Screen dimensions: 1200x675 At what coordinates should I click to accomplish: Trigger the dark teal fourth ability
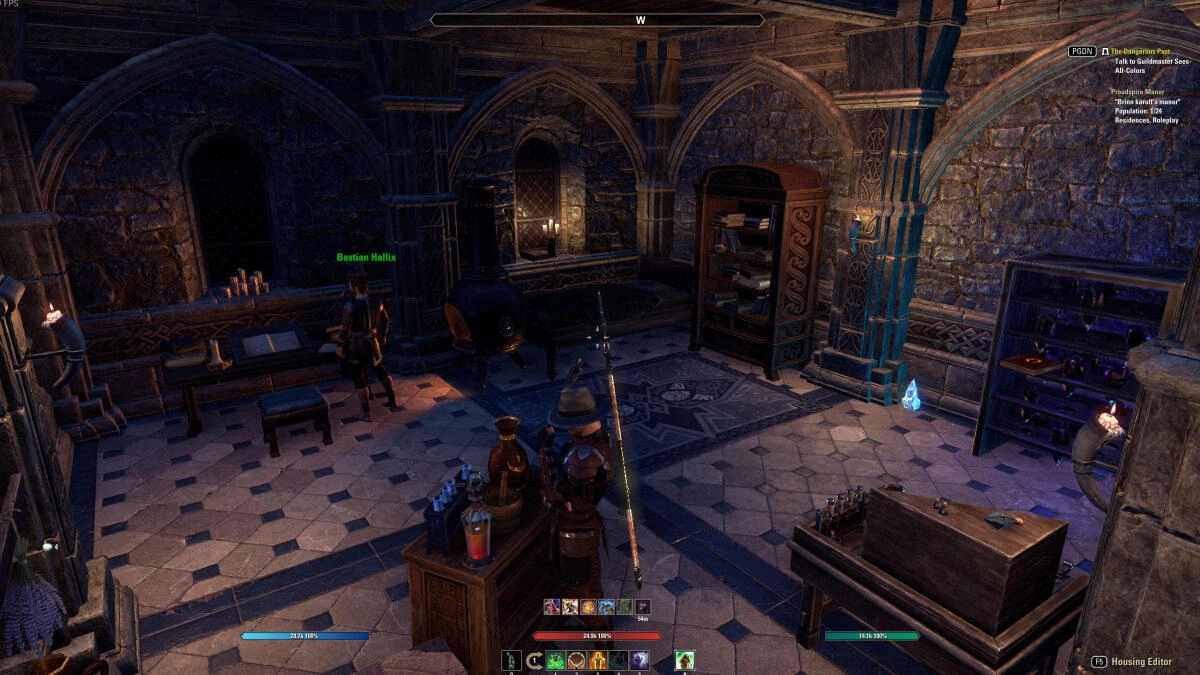619,660
